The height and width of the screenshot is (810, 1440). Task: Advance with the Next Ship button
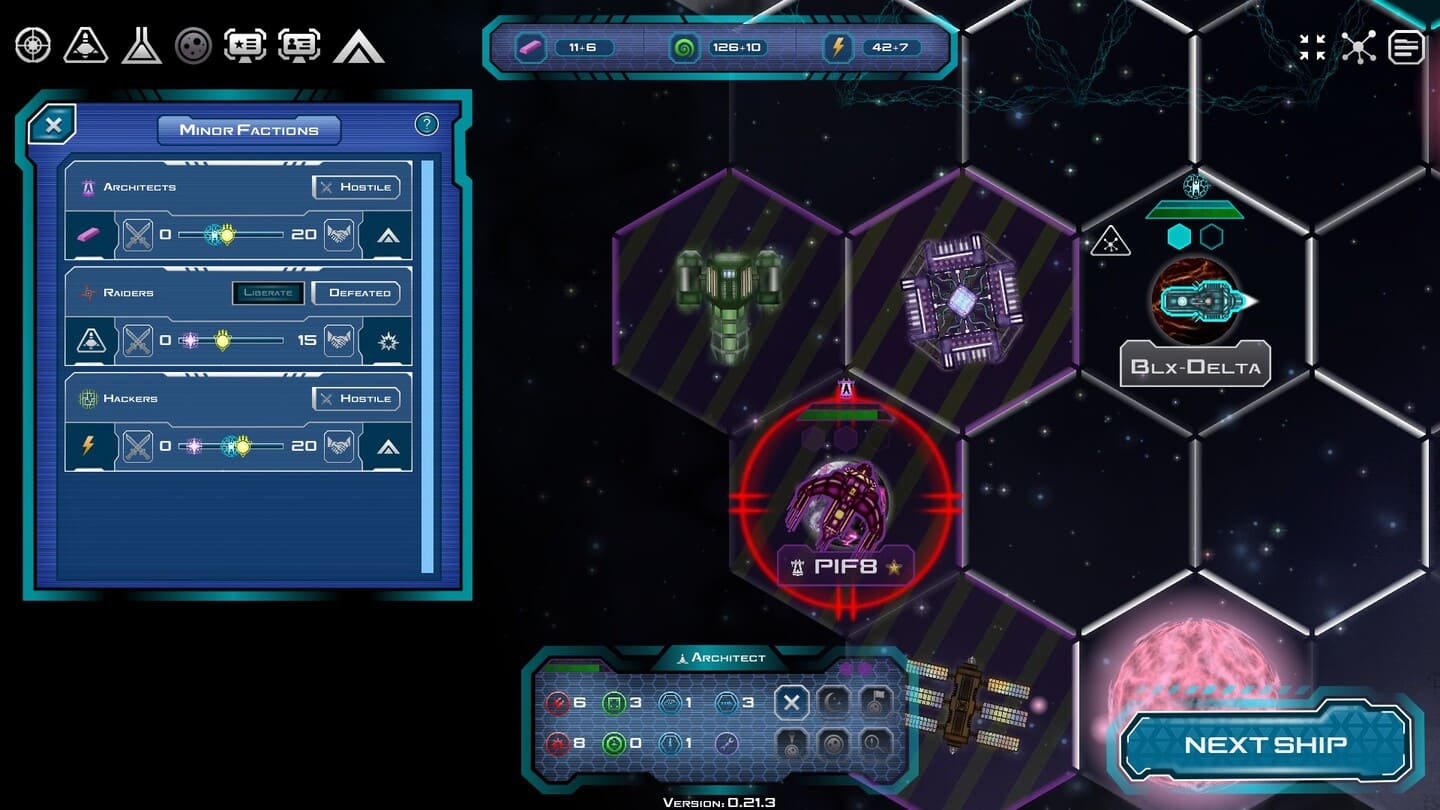point(1265,745)
